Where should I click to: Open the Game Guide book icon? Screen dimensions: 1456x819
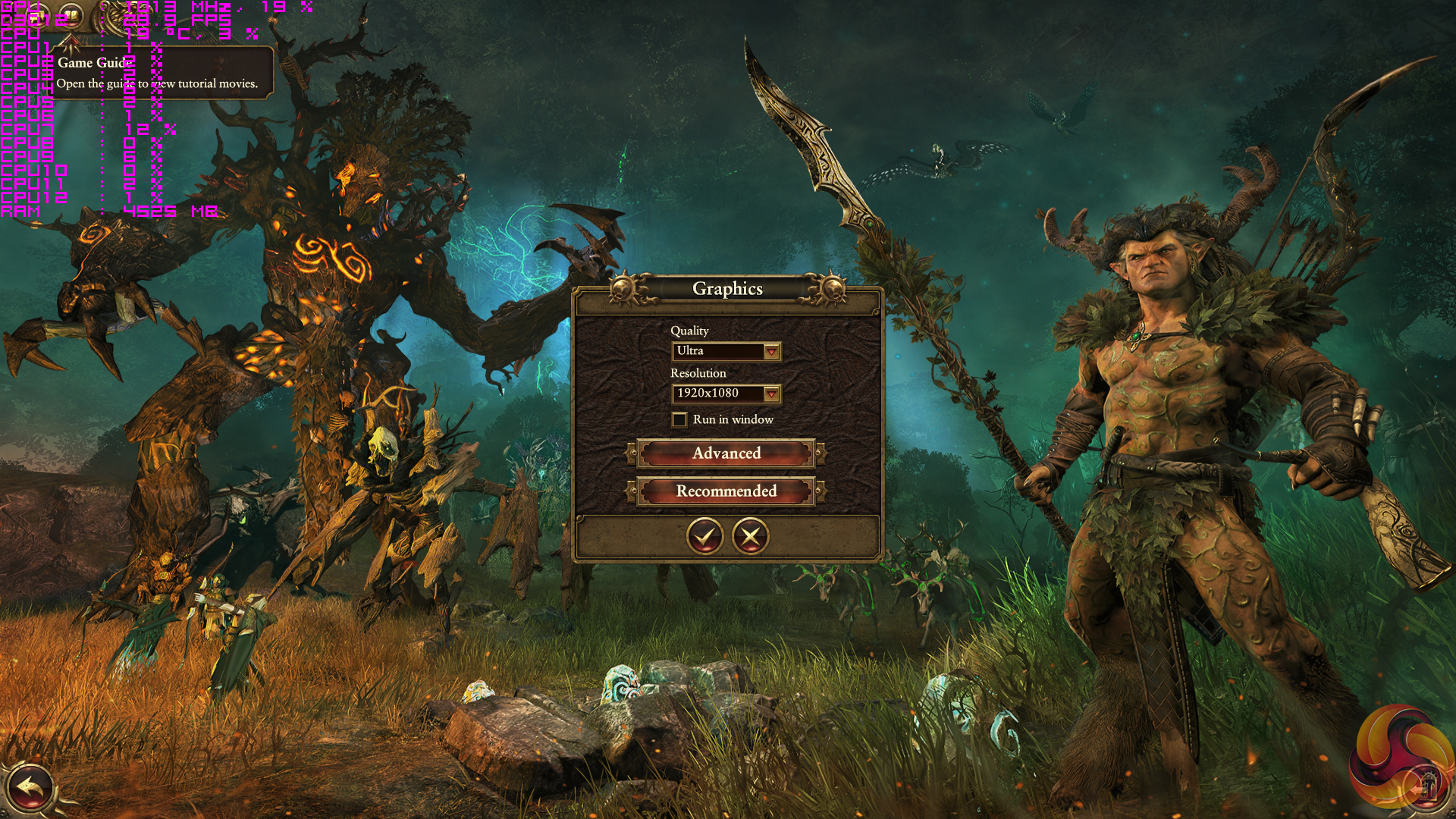[71, 14]
